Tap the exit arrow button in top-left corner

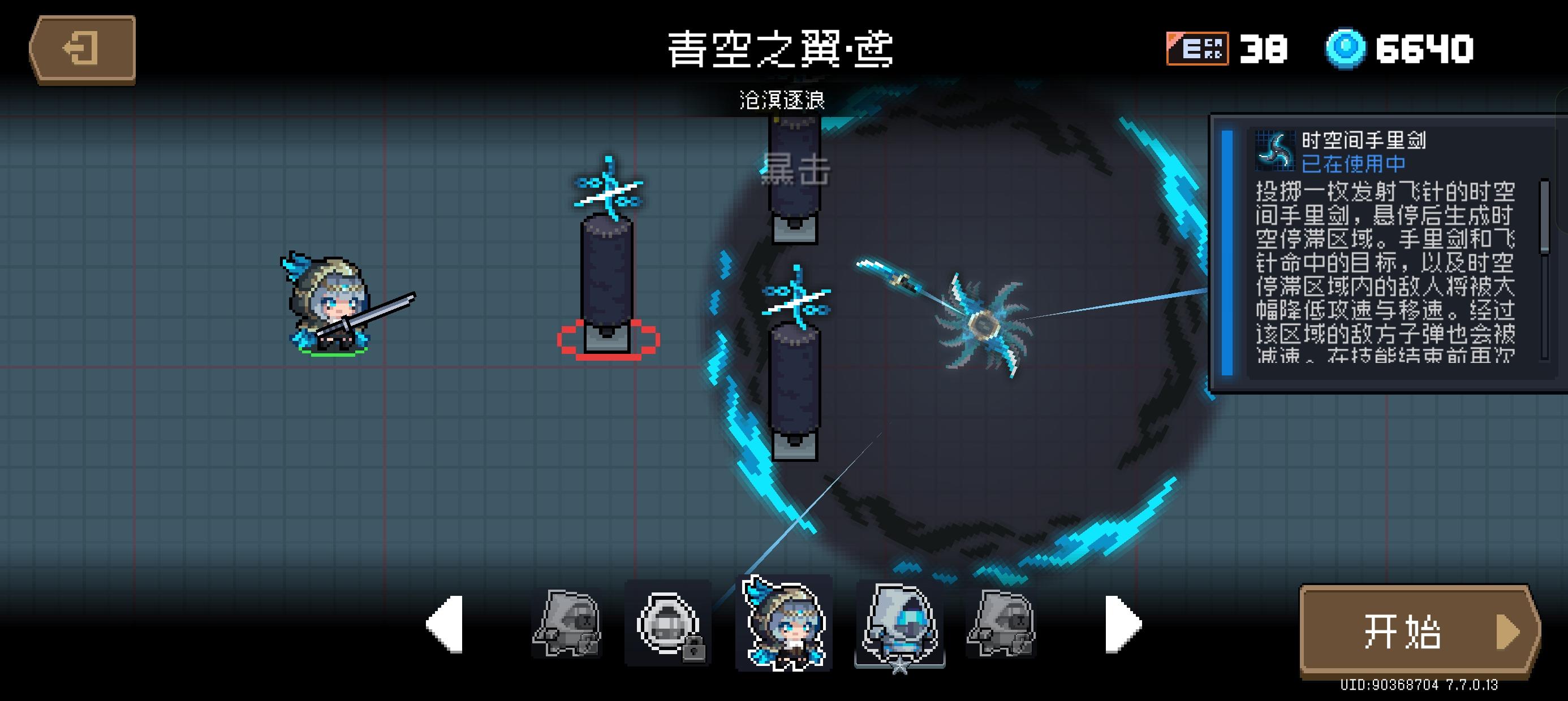(83, 50)
